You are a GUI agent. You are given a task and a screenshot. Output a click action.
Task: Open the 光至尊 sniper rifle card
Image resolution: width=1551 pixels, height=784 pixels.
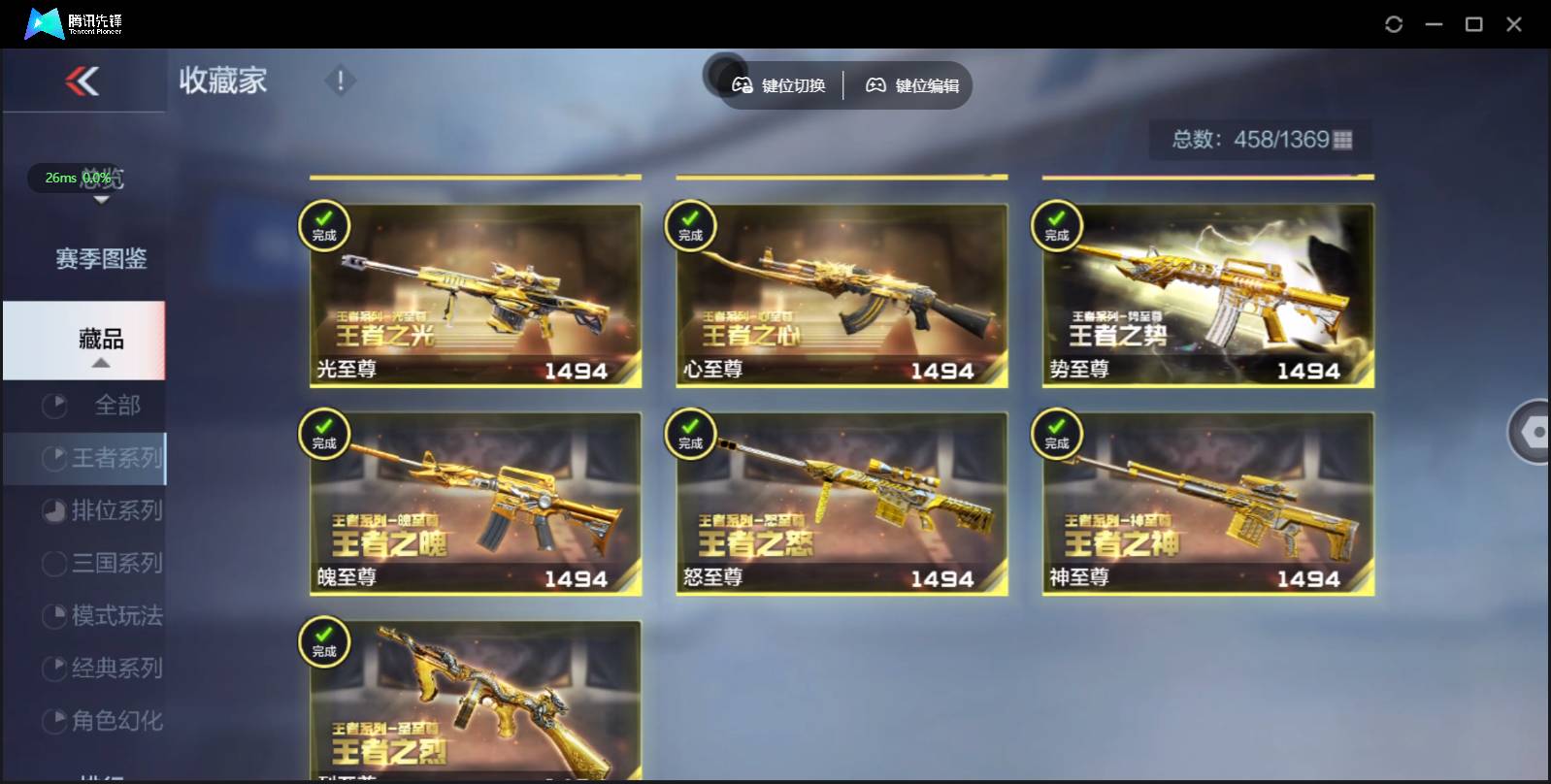(x=476, y=296)
